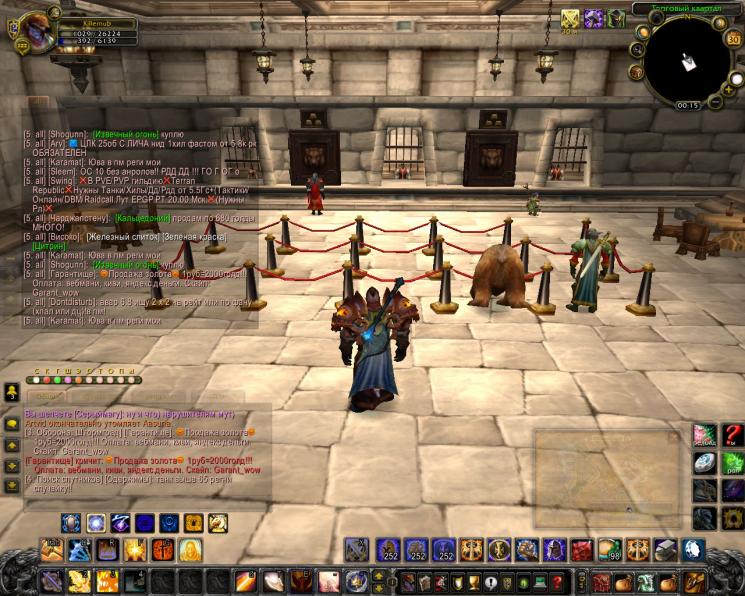Click the crossed swords buff icon
This screenshot has height=596, width=745.
570,19
